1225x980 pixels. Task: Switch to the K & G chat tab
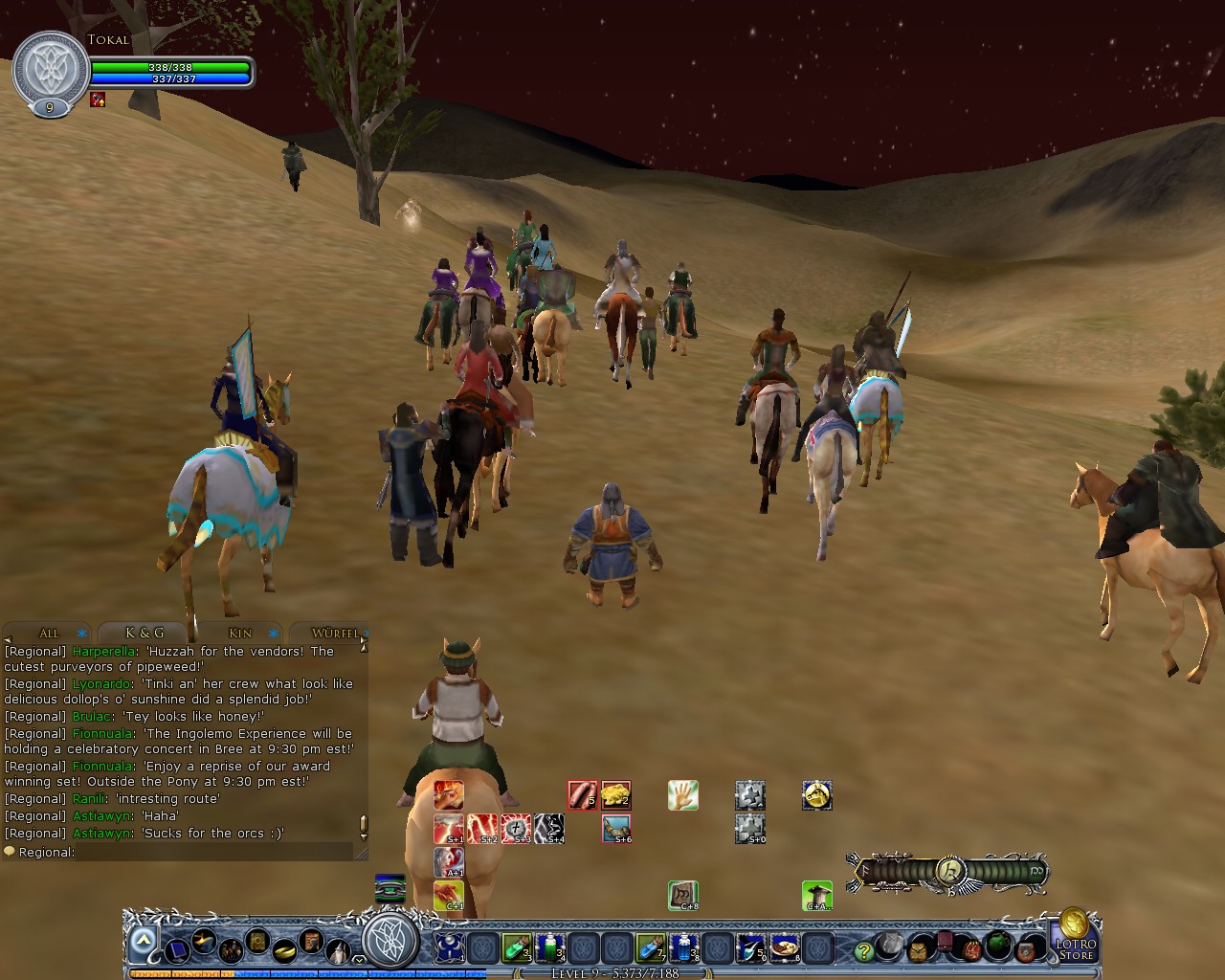coord(142,633)
